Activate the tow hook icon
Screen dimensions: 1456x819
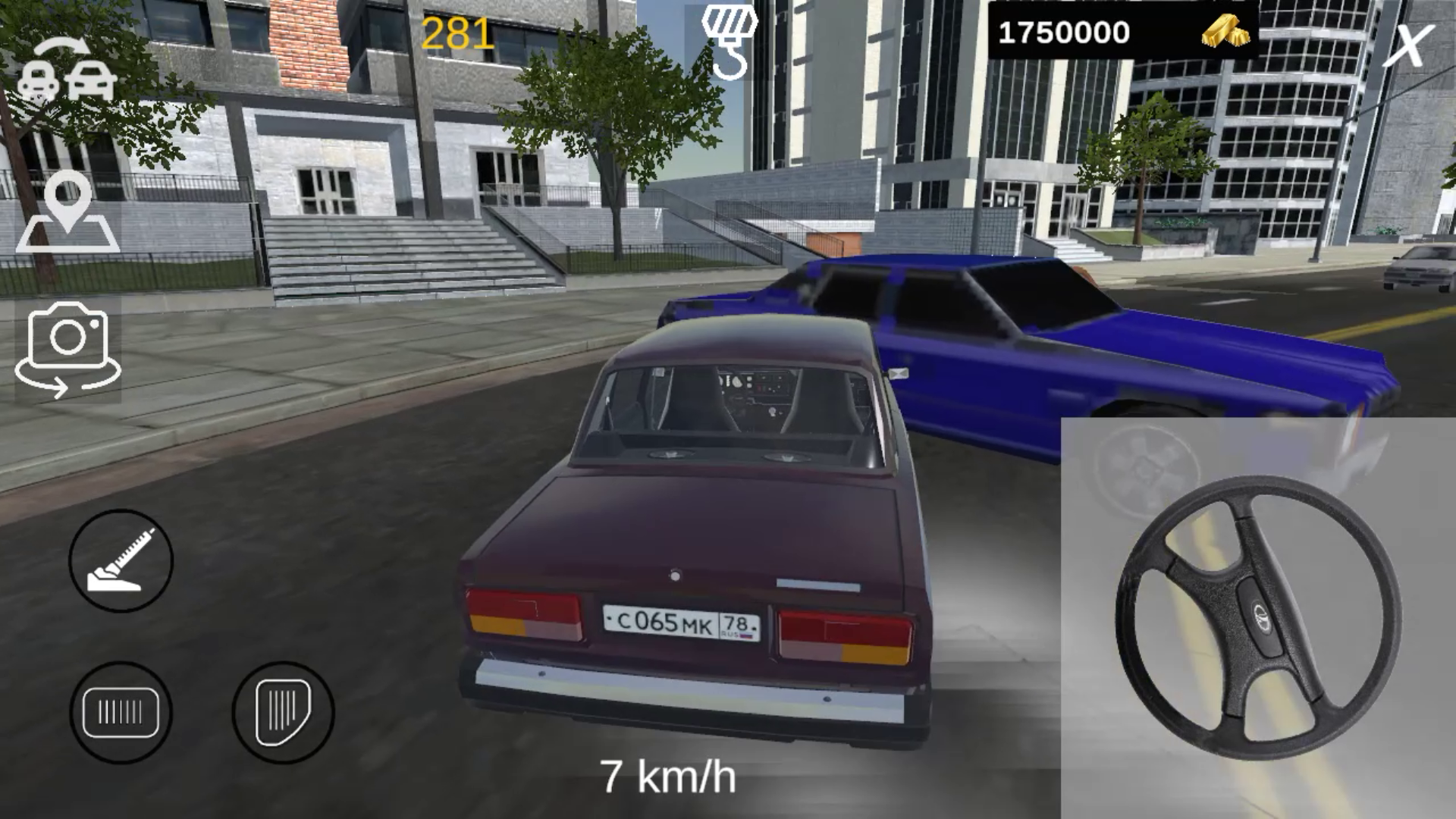[730, 42]
